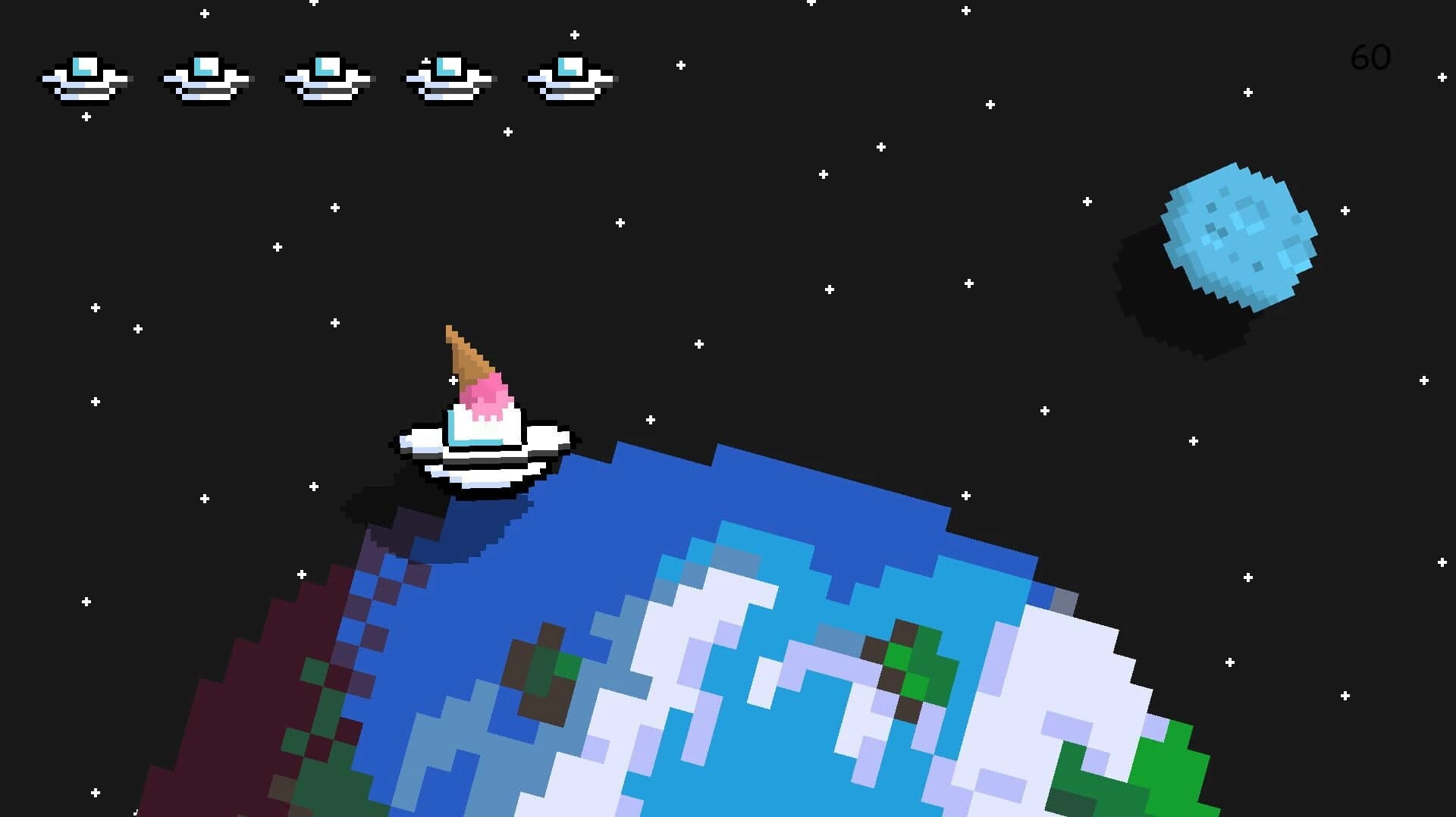The height and width of the screenshot is (817, 1456).
Task: Click the star beneath the lives row
Action: (x=86, y=116)
